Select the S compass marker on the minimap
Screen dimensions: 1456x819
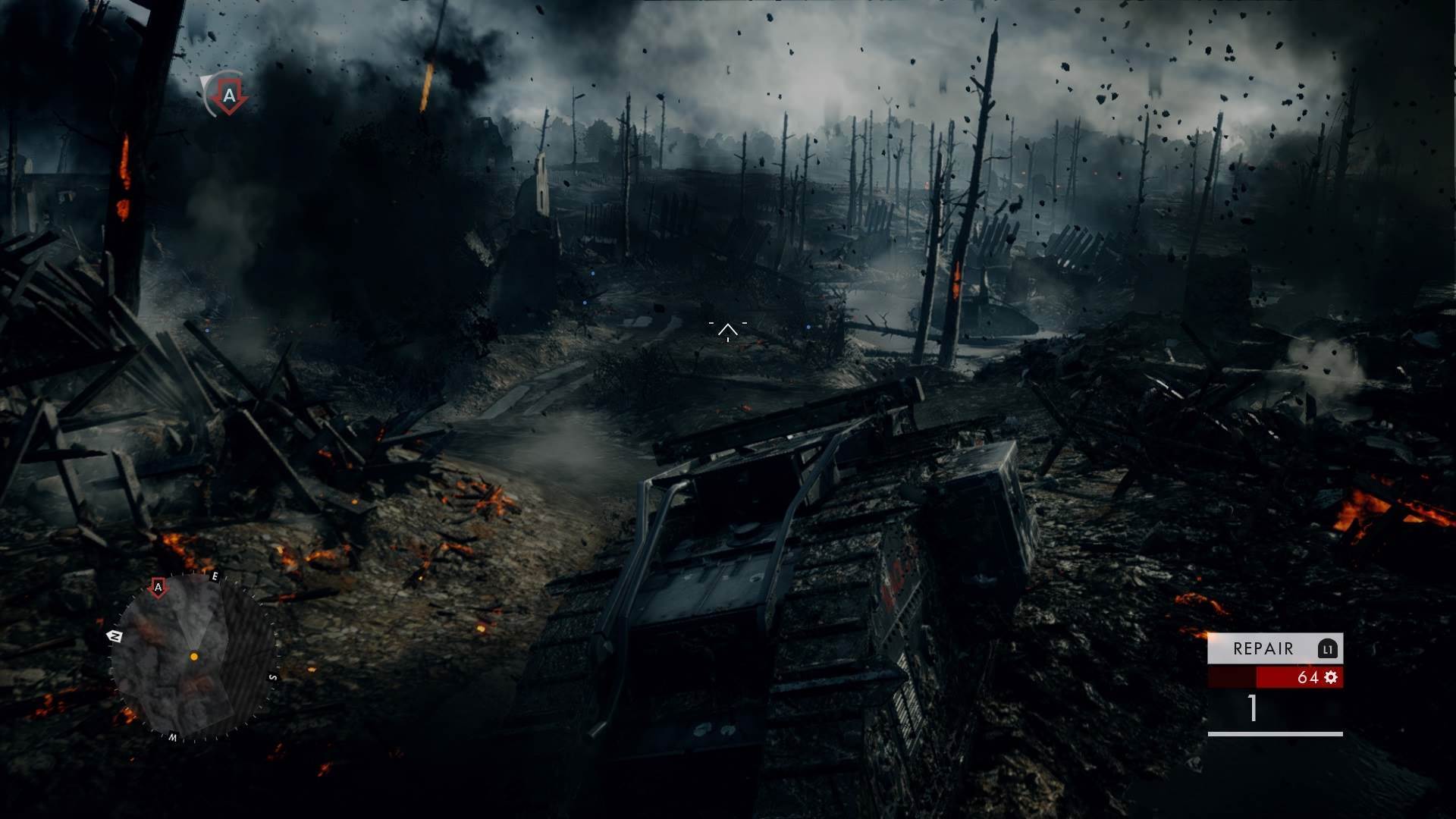coord(274,677)
